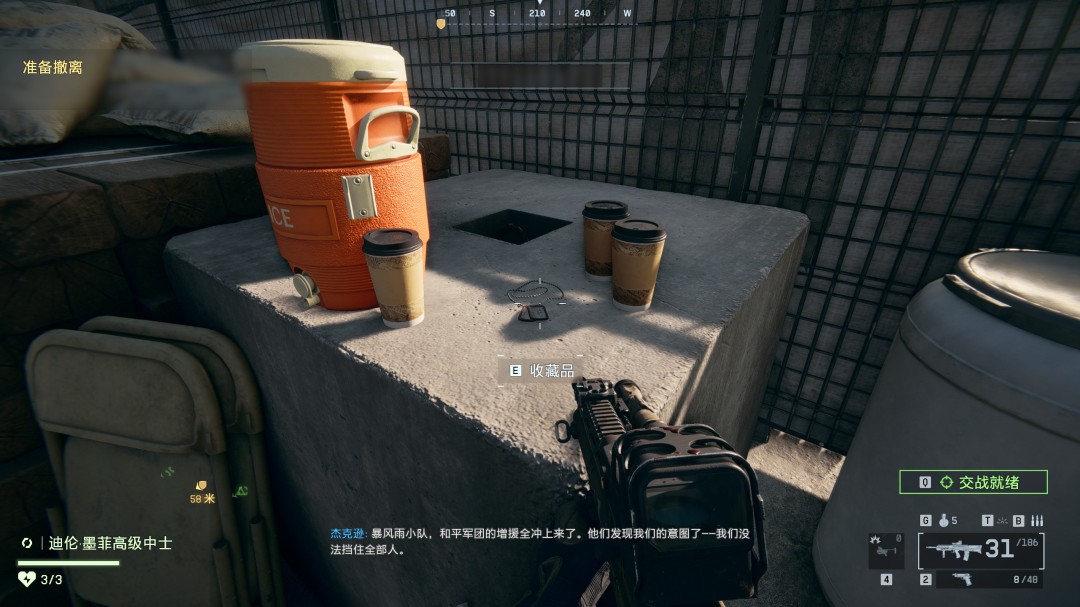Image resolution: width=1080 pixels, height=607 pixels.
Task: Activate the 交战就绪 squad command
Action: coord(973,482)
